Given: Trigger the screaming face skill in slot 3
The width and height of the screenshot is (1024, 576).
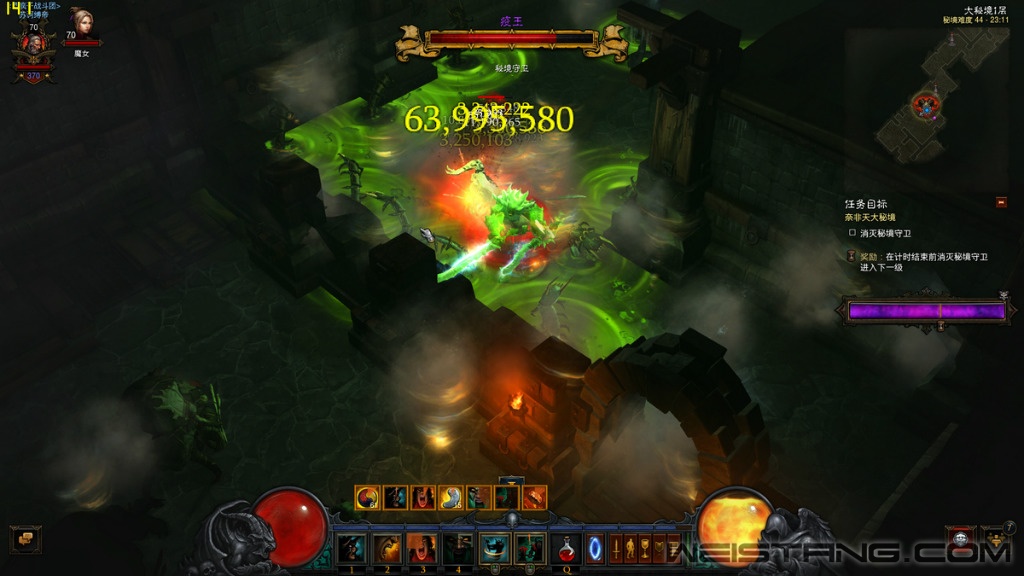Looking at the screenshot, I should pos(422,548).
